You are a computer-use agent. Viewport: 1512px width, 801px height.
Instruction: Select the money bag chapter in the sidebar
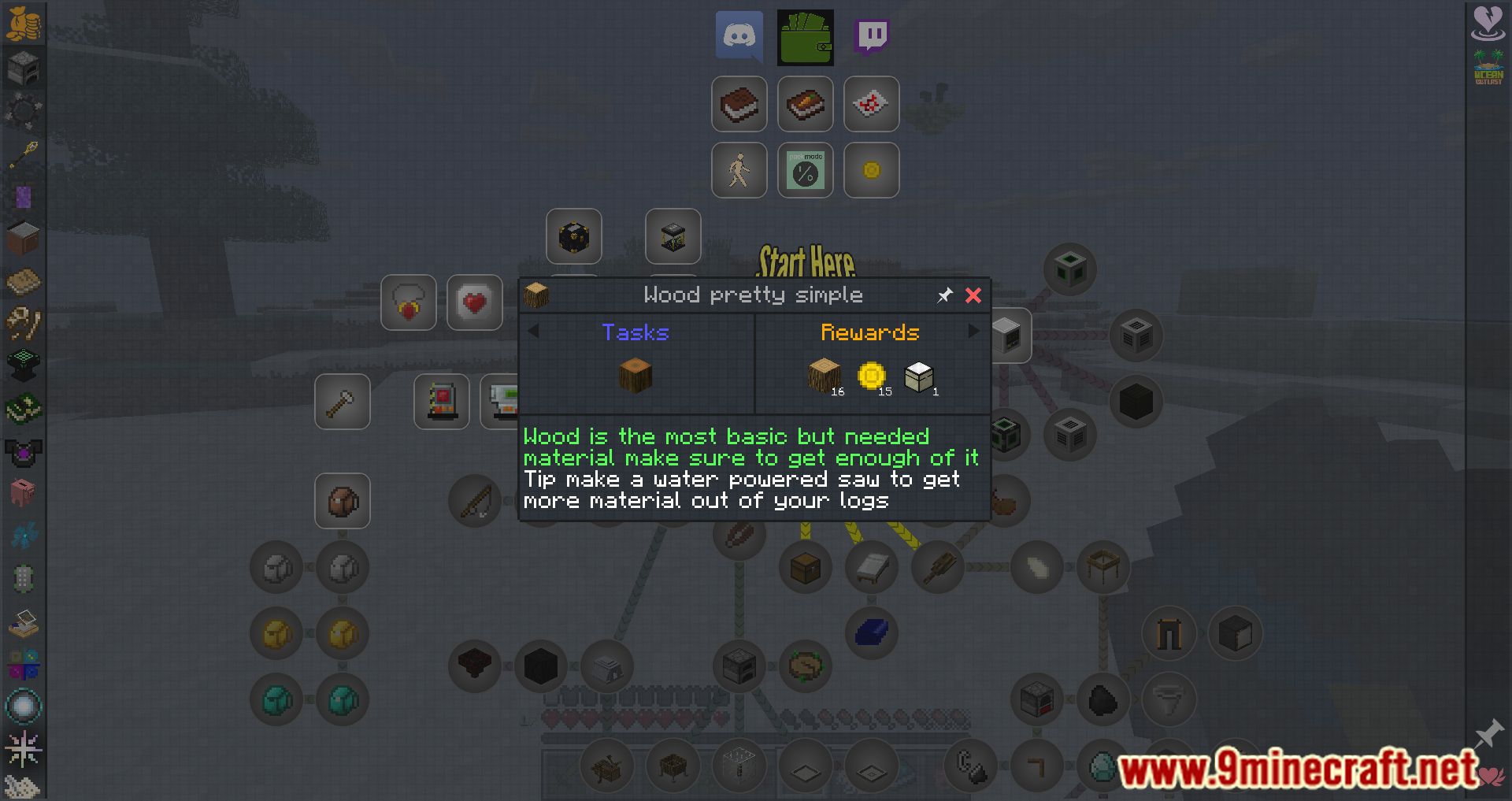coord(24,22)
